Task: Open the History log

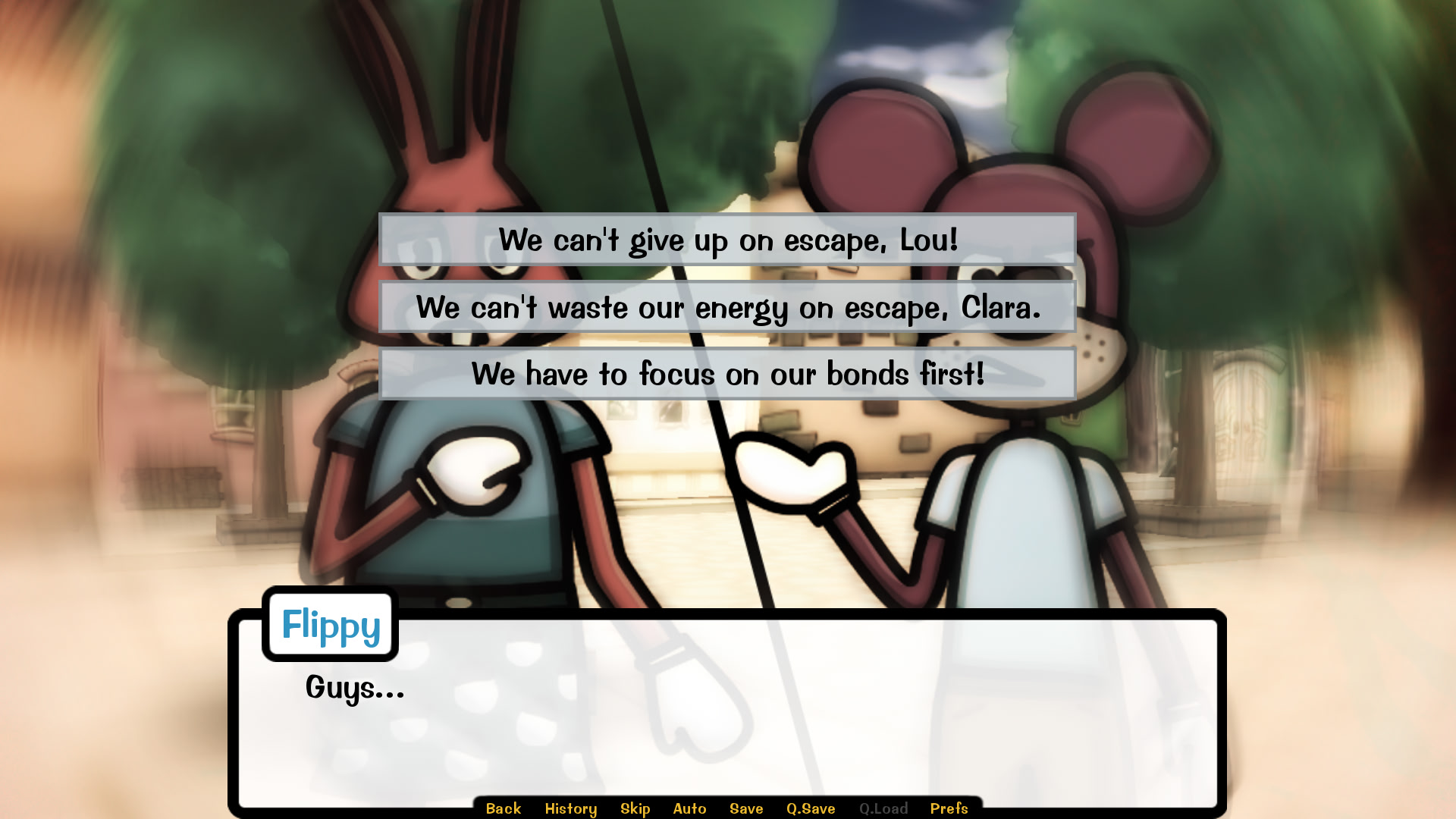Action: (x=571, y=808)
